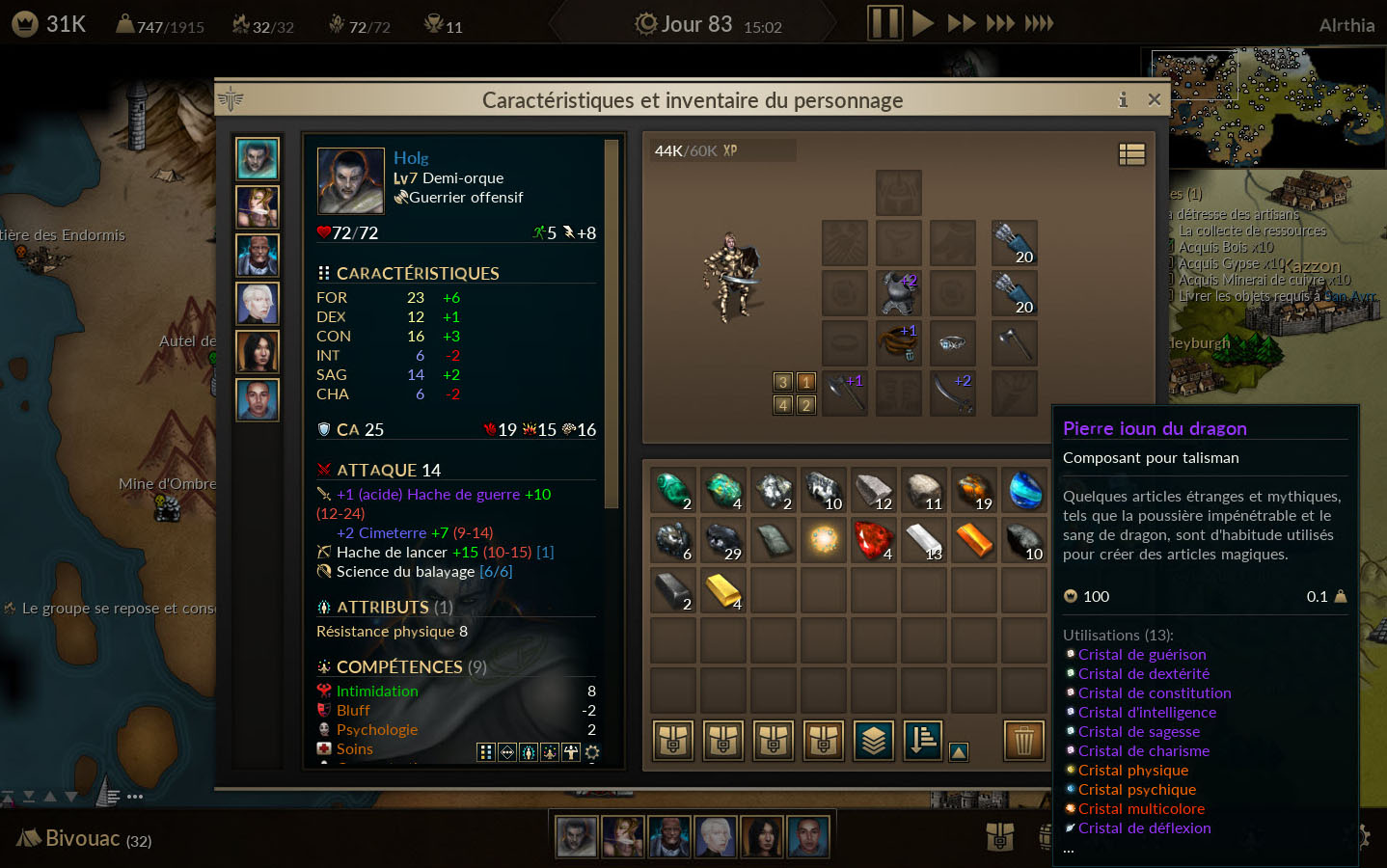Set time to normal play speed

(x=922, y=23)
